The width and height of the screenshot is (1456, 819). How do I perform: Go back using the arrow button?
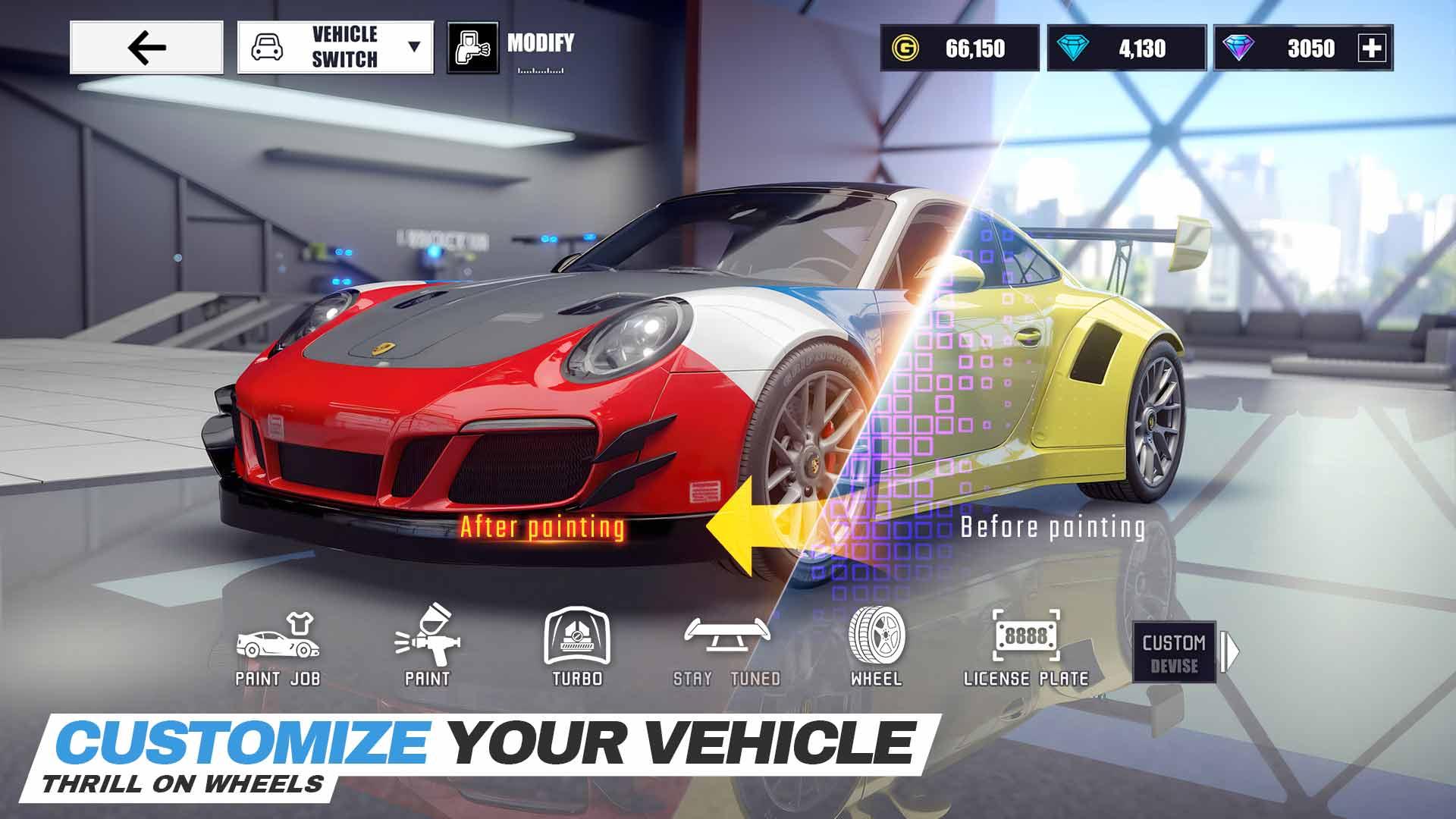coord(146,48)
